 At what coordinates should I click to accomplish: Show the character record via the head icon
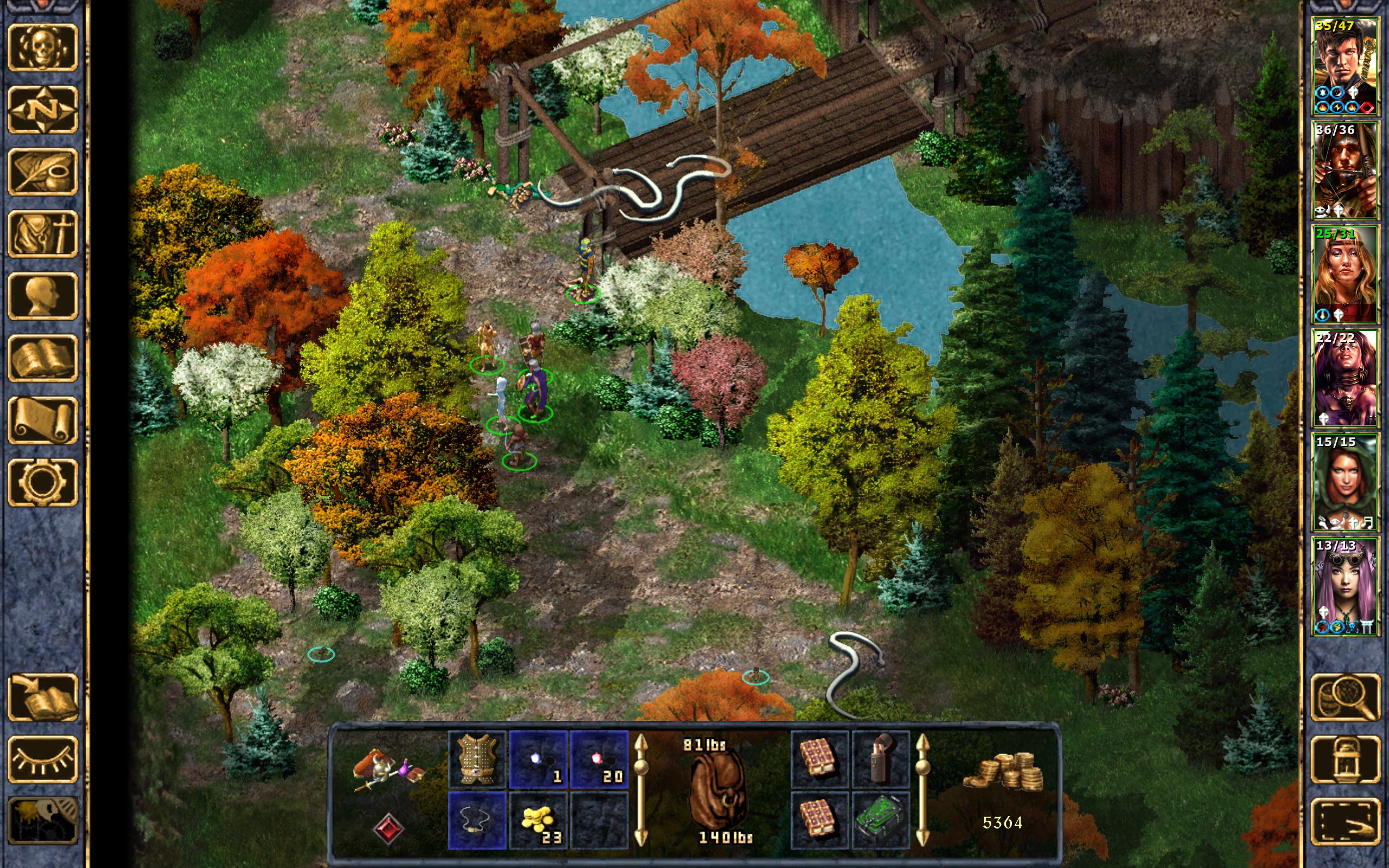point(42,296)
